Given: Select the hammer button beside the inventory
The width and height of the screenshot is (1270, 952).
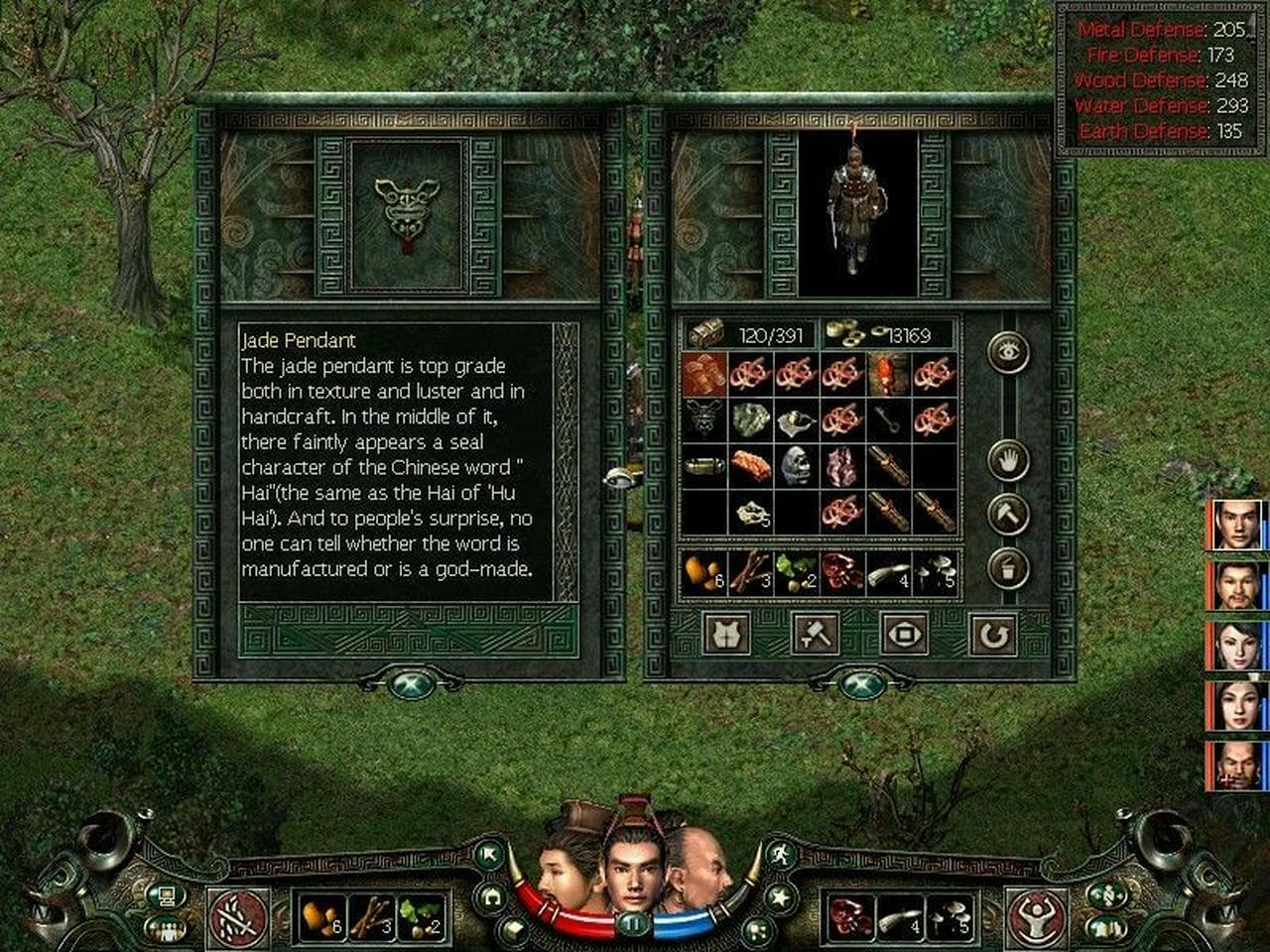Looking at the screenshot, I should (1008, 514).
